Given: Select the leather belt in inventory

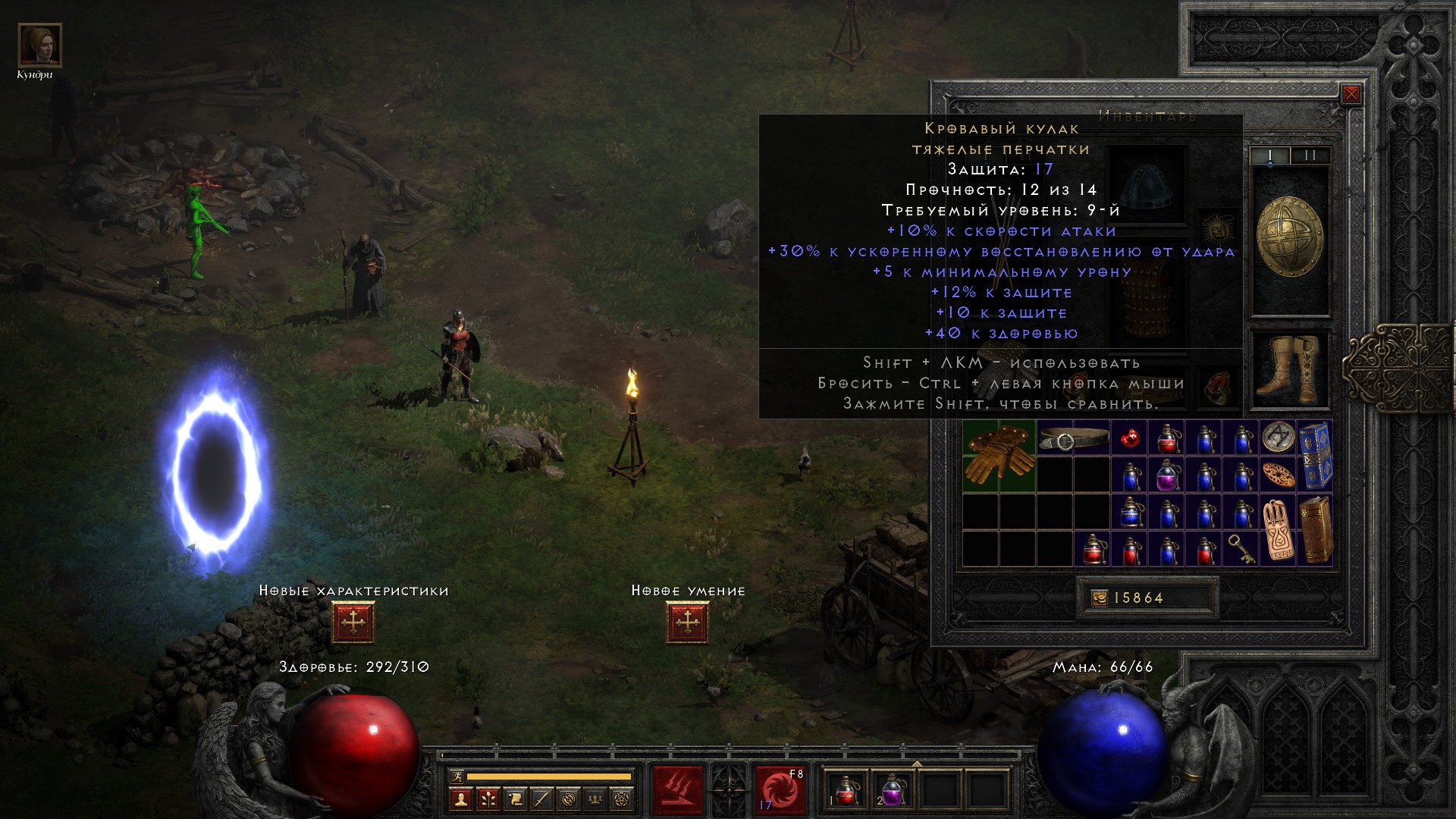Looking at the screenshot, I should (x=1074, y=438).
